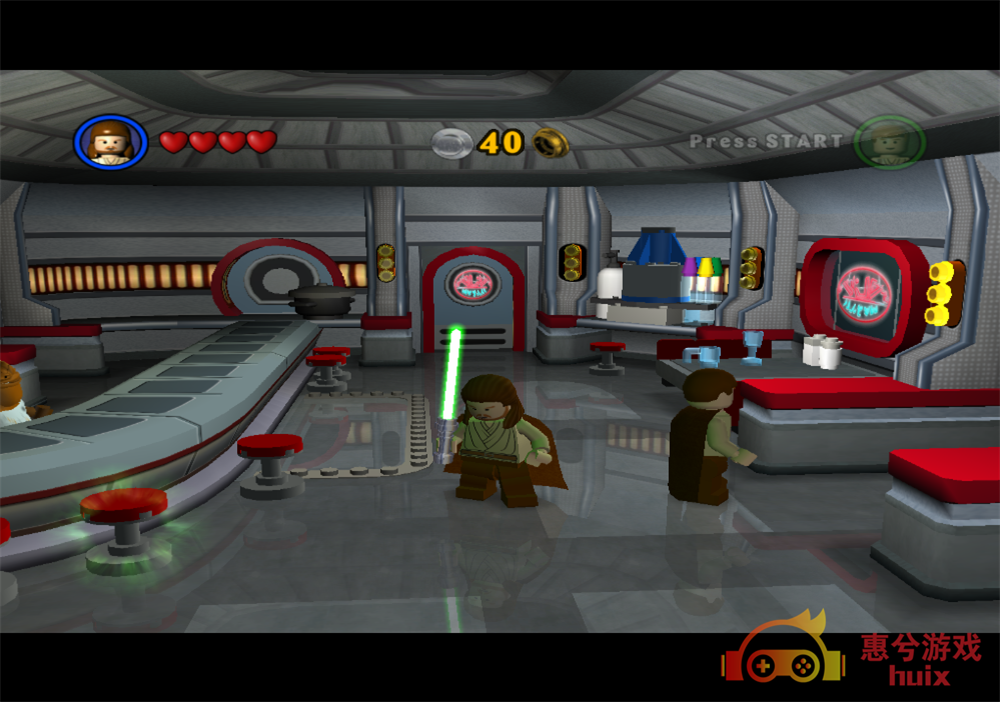Click the gold minikit canister icon
The width and height of the screenshot is (1000, 702).
click(x=551, y=143)
